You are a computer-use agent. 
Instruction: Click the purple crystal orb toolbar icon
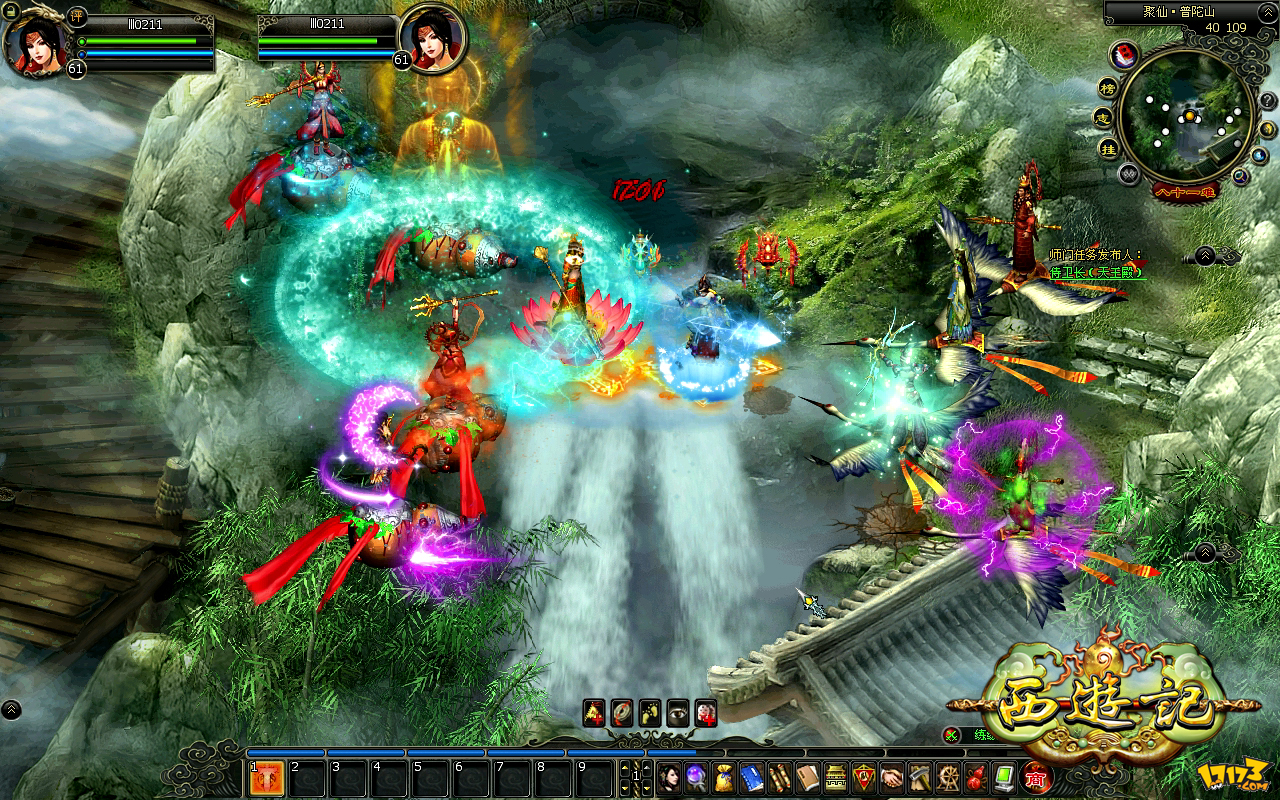pyautogui.click(x=696, y=778)
